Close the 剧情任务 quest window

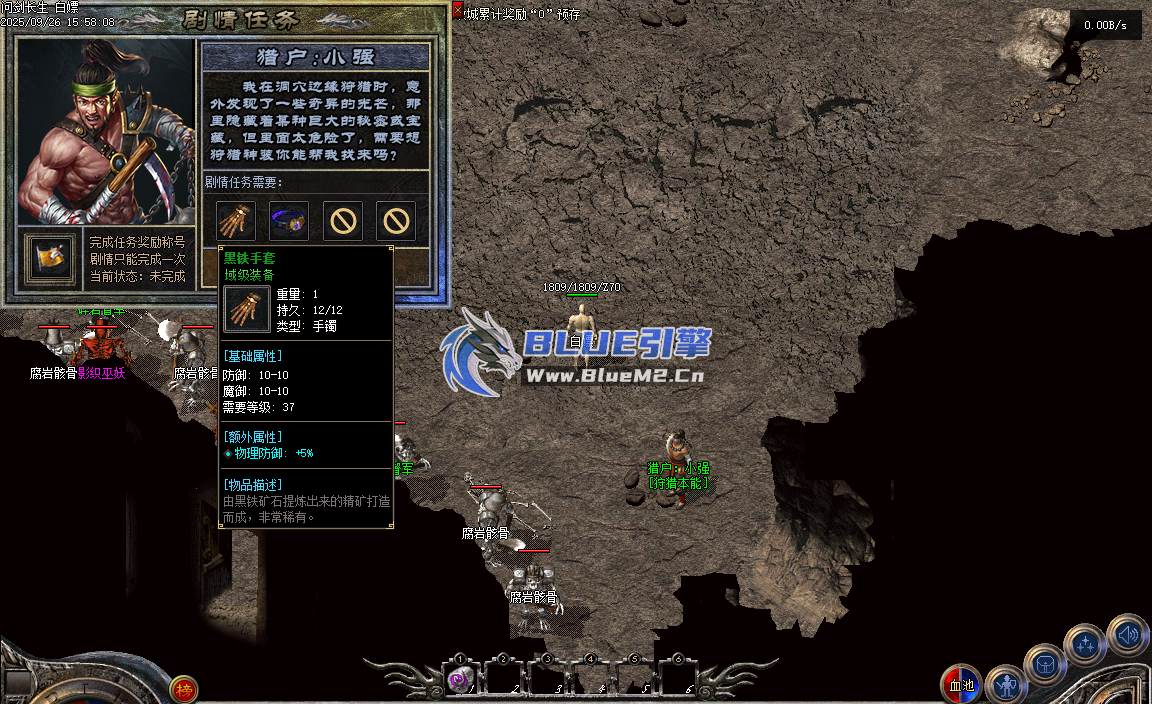pos(458,10)
